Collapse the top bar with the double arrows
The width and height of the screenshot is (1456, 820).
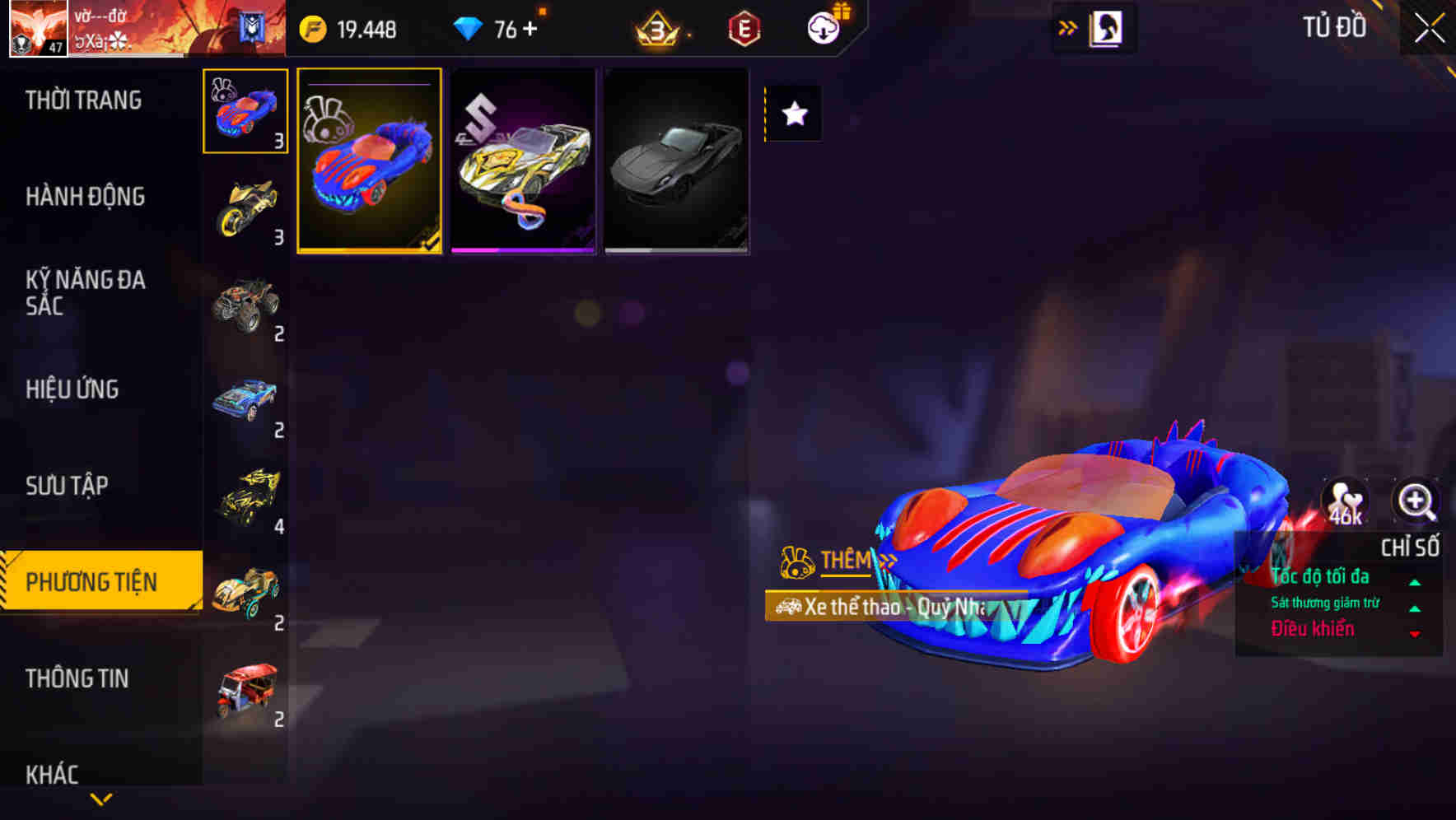coord(1066,26)
